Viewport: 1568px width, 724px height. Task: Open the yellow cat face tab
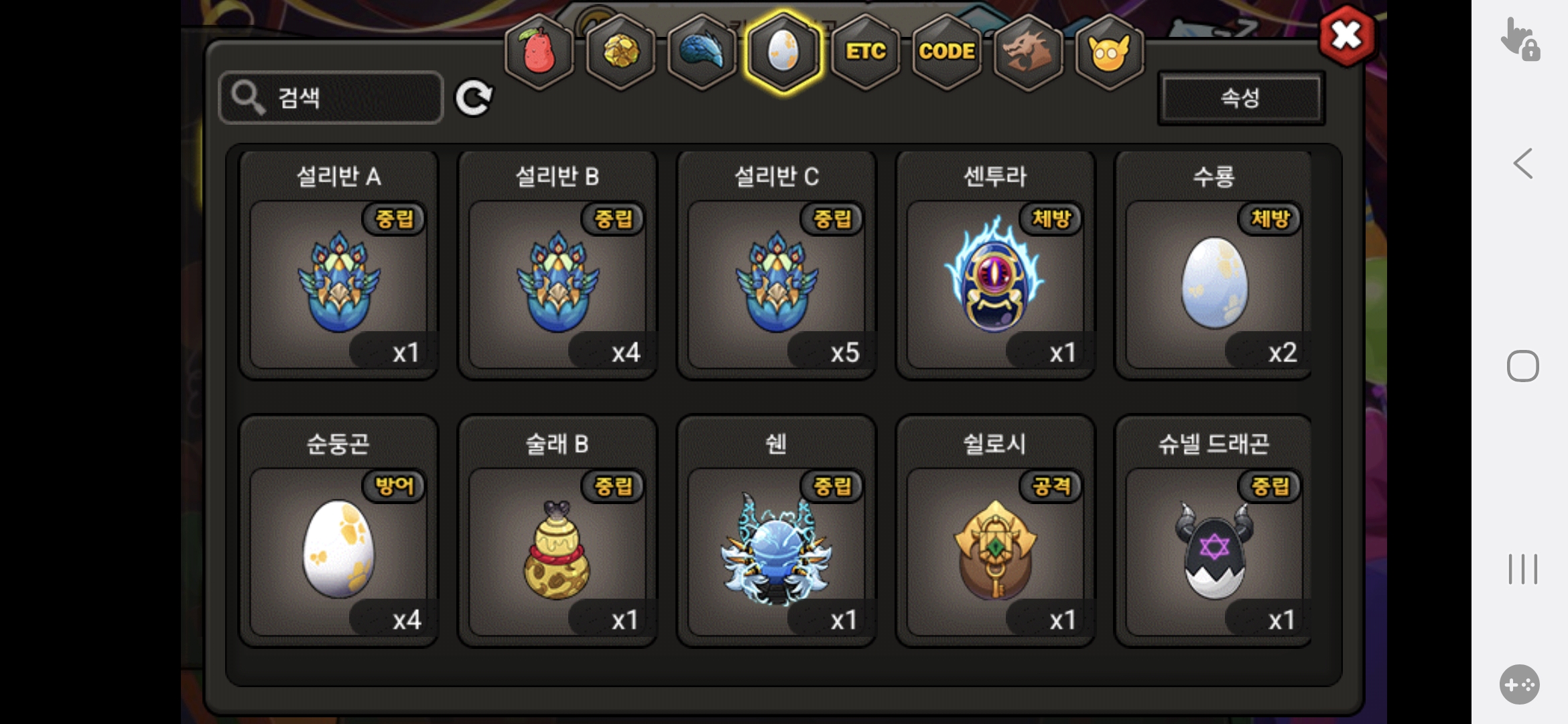1109,52
